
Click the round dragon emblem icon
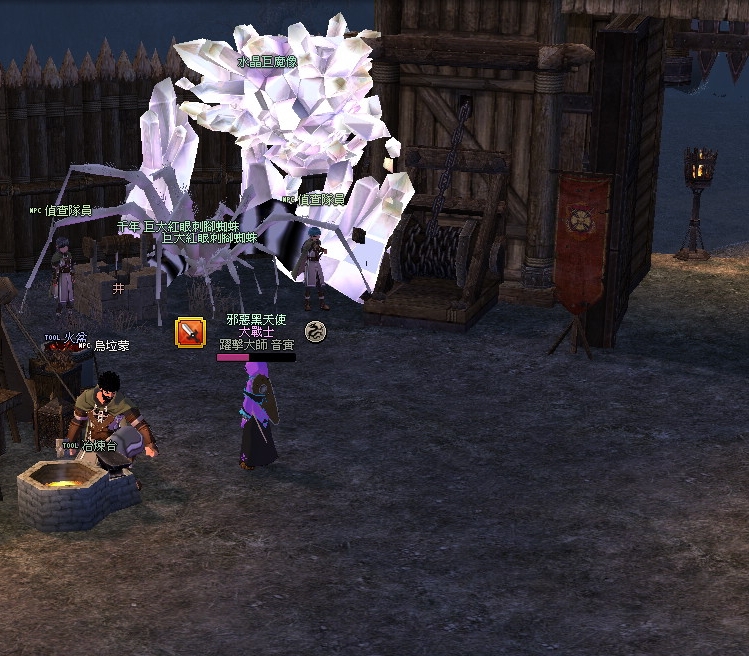[315, 331]
